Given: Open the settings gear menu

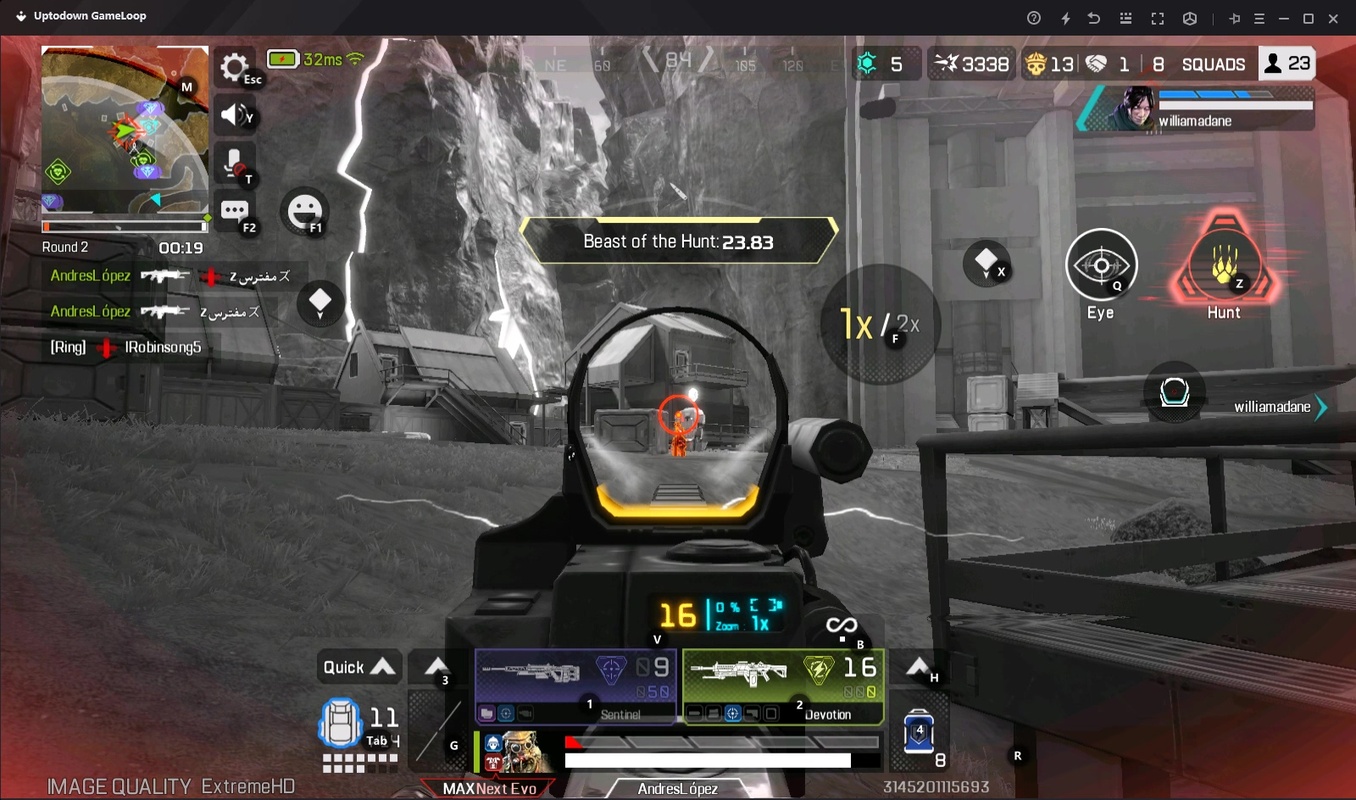Looking at the screenshot, I should point(235,67).
